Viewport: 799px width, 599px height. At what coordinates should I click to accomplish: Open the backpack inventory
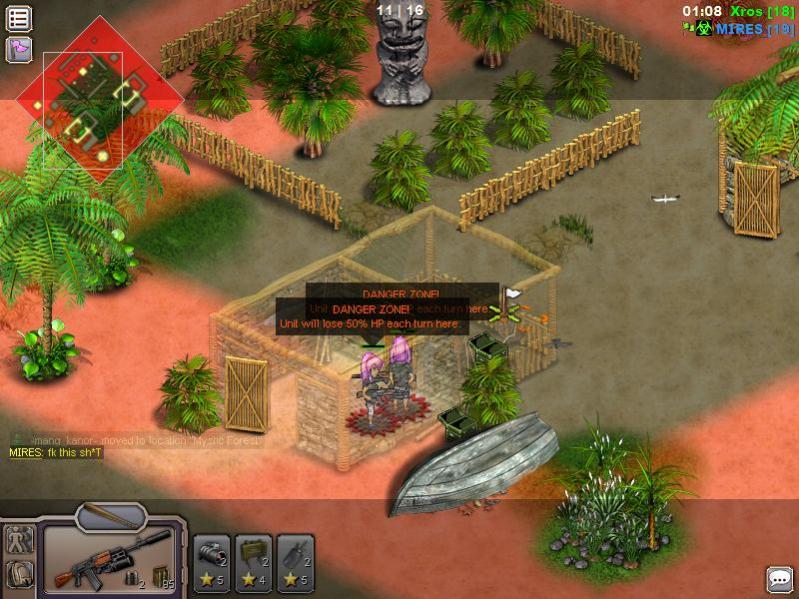(x=20, y=574)
